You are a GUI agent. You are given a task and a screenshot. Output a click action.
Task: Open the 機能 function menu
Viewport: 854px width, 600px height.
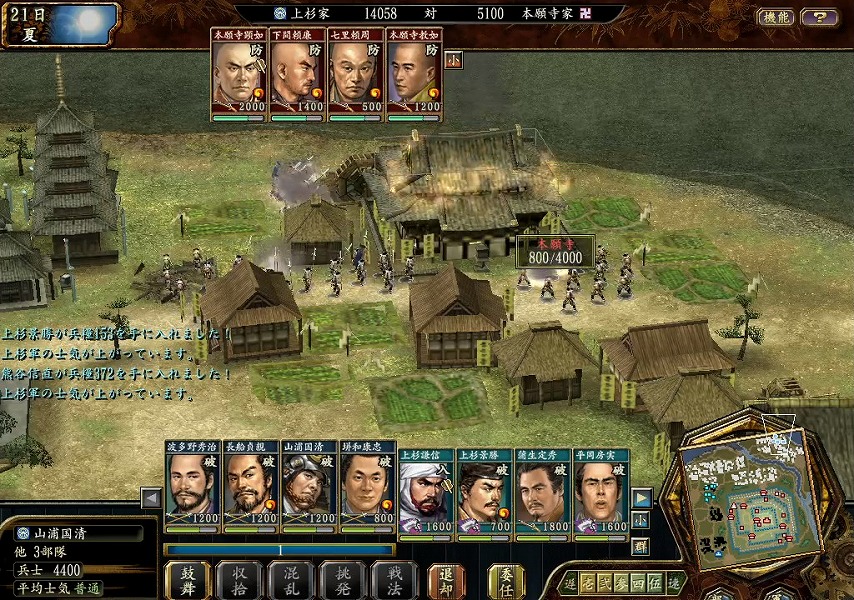click(776, 17)
